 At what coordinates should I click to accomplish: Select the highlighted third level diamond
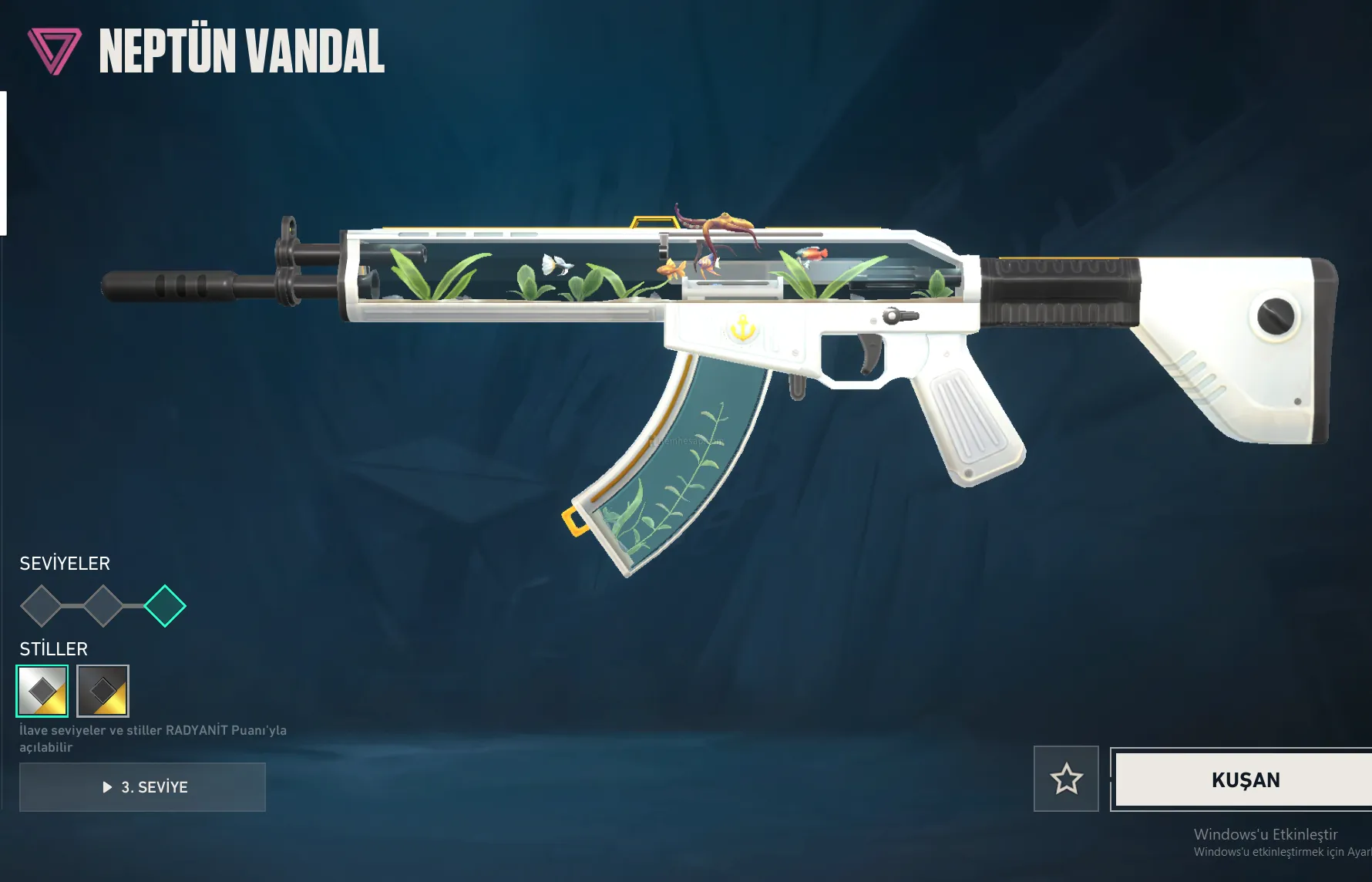[x=165, y=606]
